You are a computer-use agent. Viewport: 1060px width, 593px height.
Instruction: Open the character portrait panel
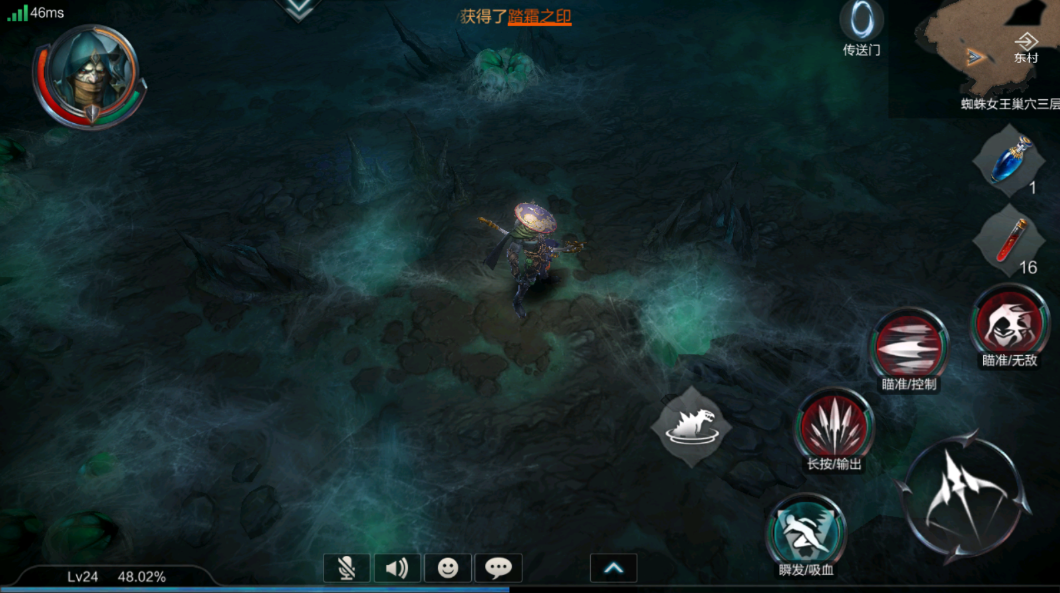[x=87, y=75]
